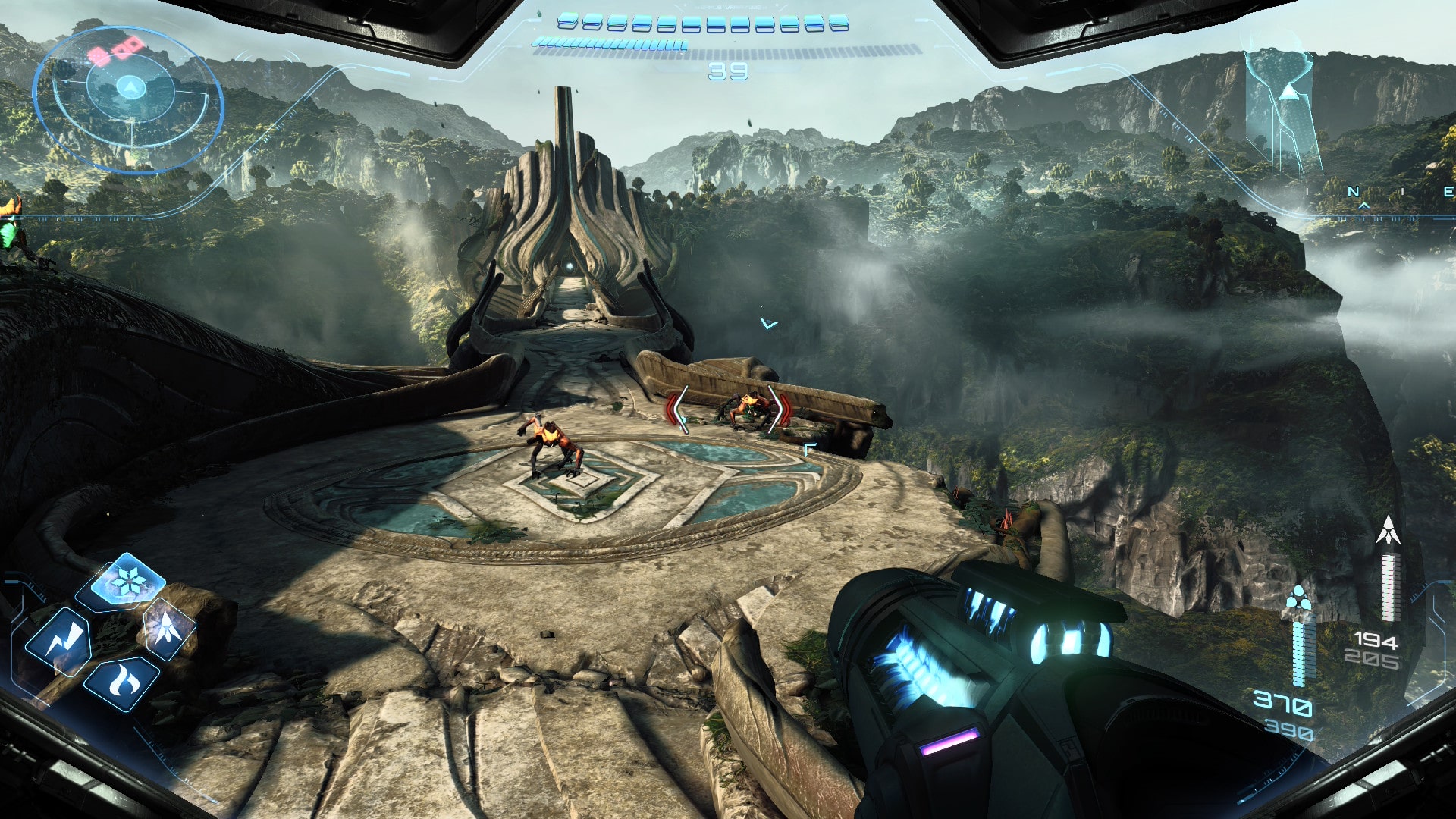Select the ice snowflake shot icon
The width and height of the screenshot is (1456, 819).
pyautogui.click(x=127, y=582)
